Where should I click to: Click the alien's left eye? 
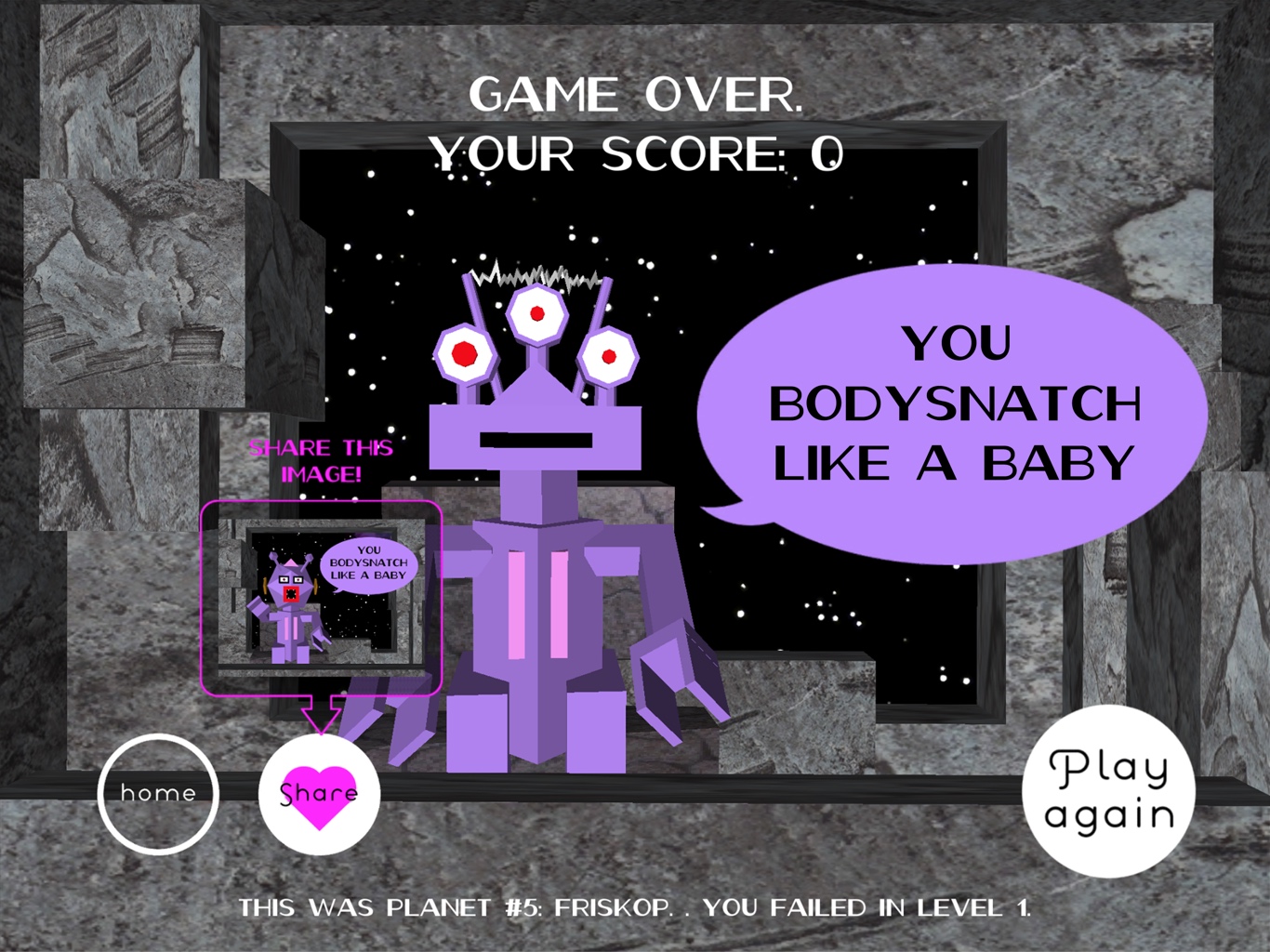click(464, 352)
